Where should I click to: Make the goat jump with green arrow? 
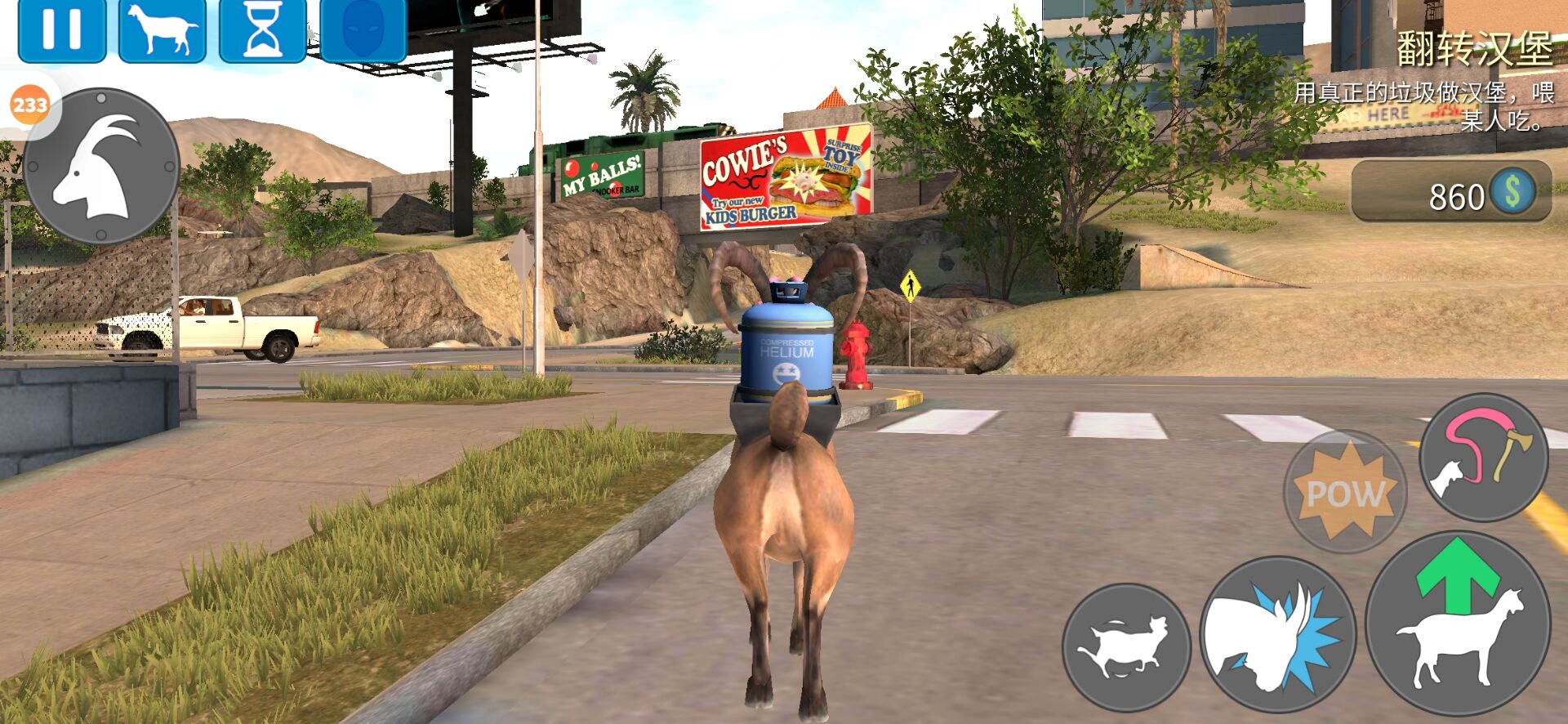click(1458, 623)
